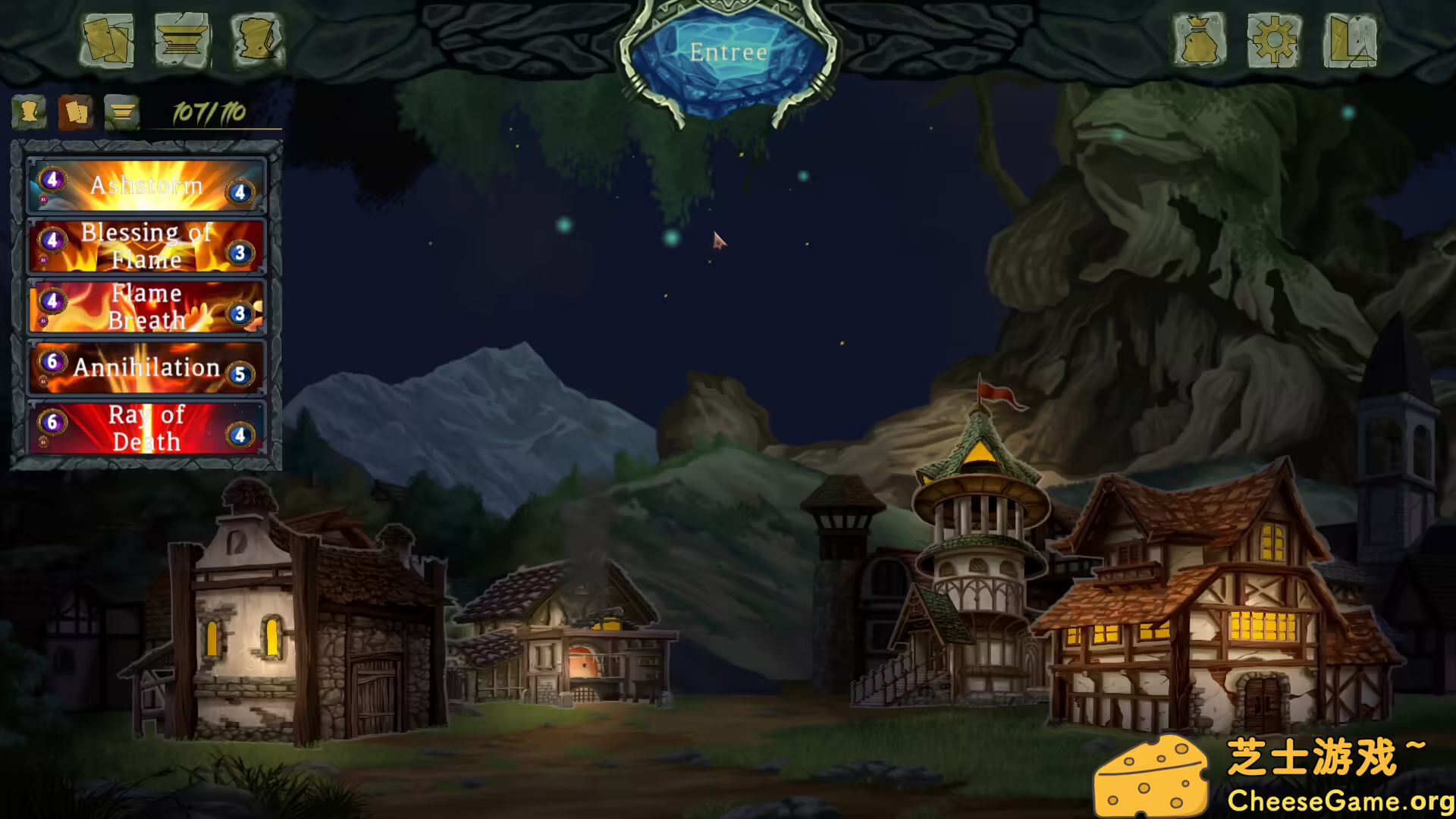Select the Flame Breath card
Image resolution: width=1456 pixels, height=819 pixels.
pyautogui.click(x=146, y=307)
